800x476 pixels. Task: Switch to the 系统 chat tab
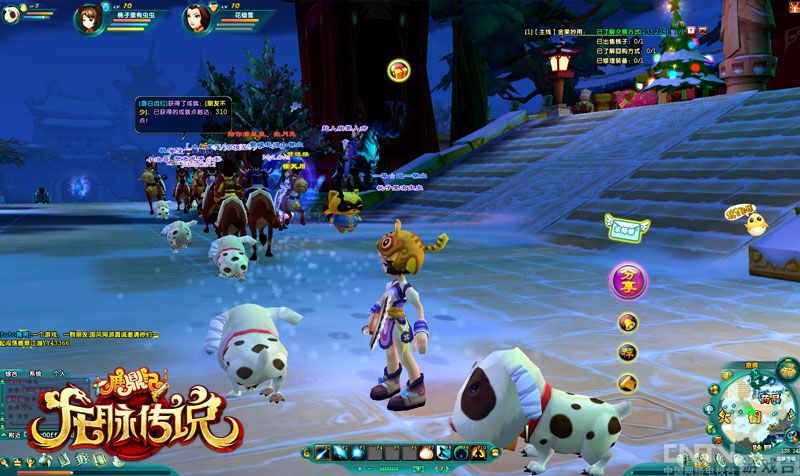coord(35,372)
